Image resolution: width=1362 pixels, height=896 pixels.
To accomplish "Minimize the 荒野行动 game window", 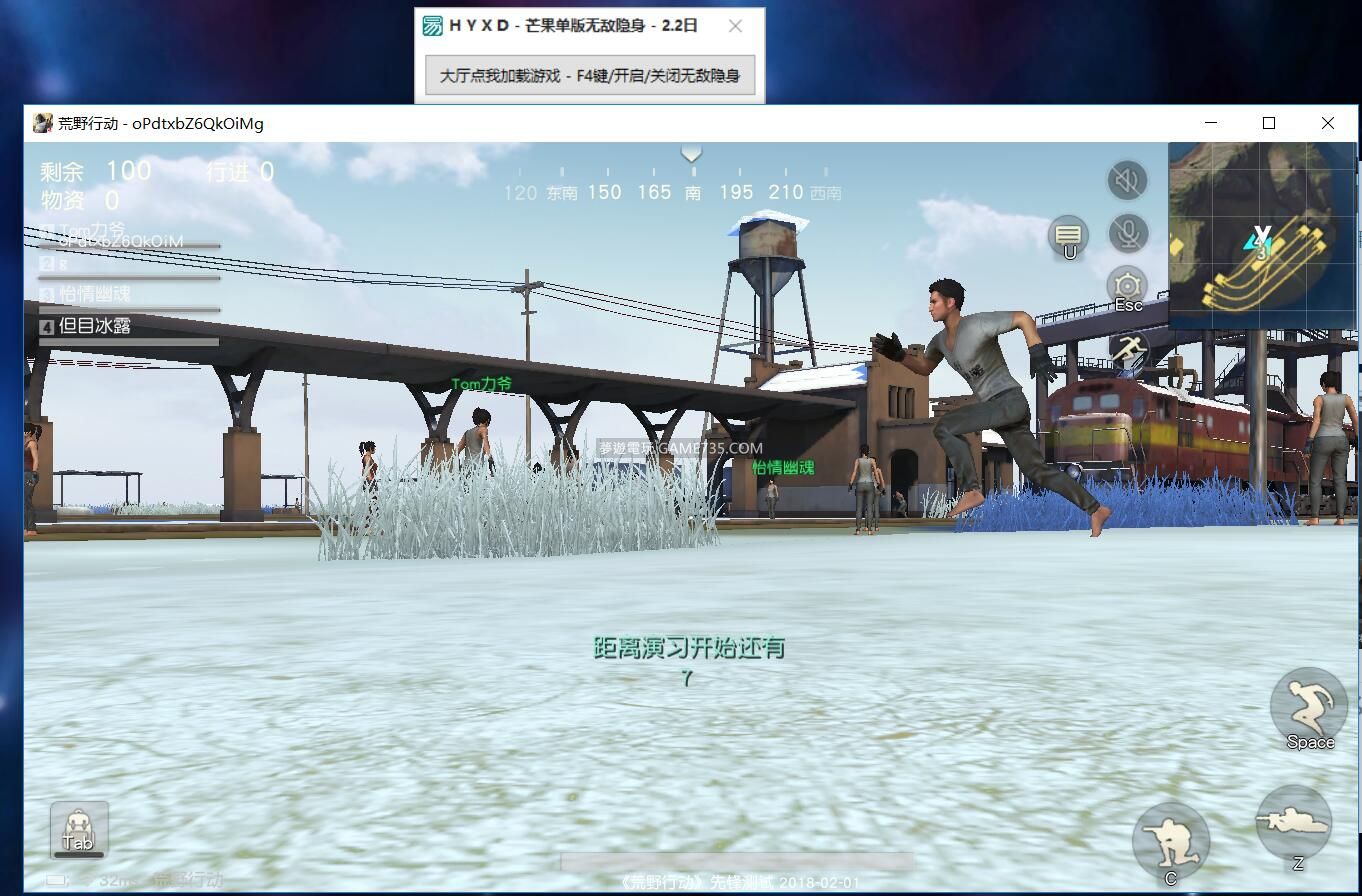I will (1211, 123).
